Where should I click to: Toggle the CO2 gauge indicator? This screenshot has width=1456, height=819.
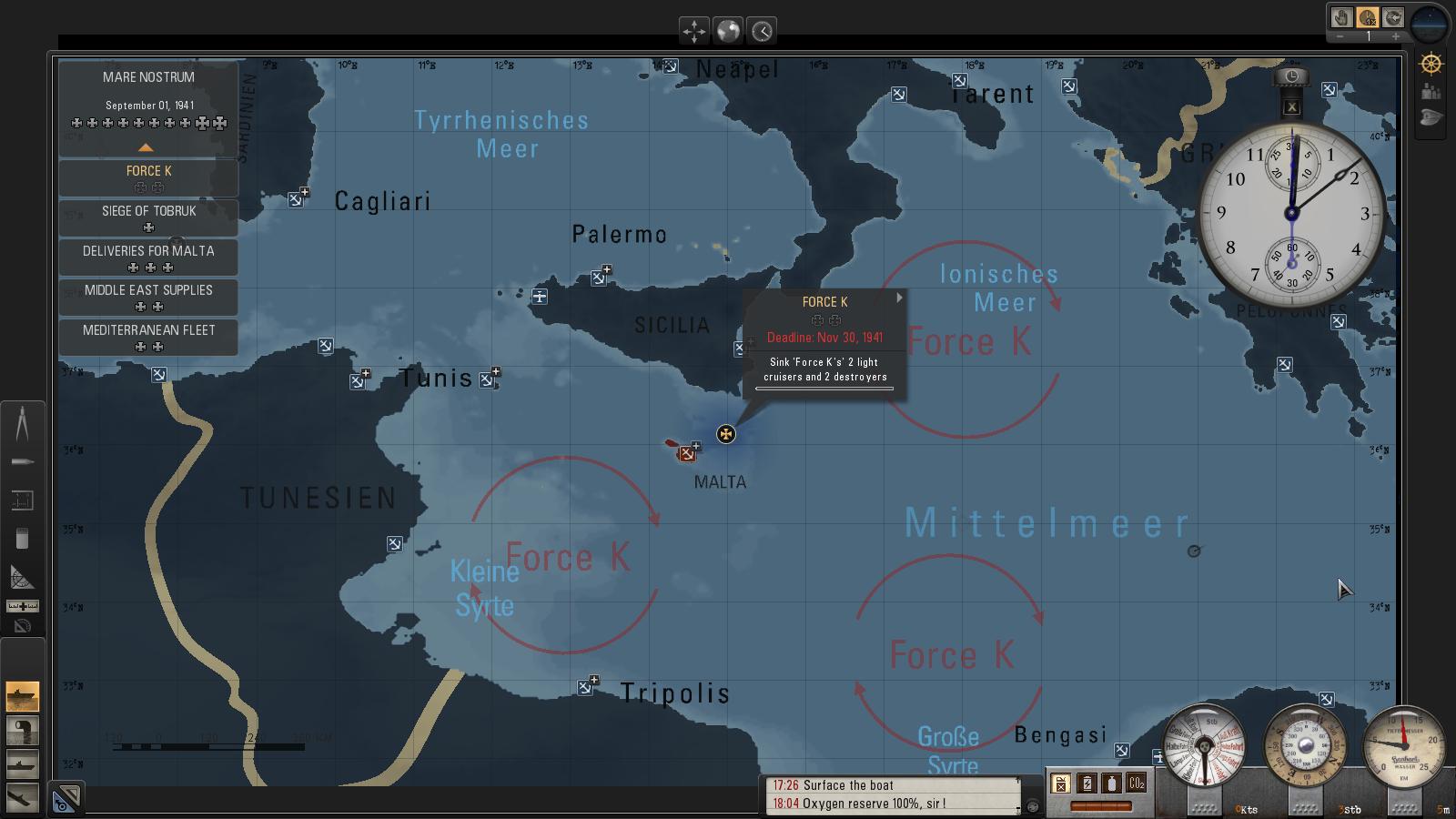click(x=1136, y=783)
